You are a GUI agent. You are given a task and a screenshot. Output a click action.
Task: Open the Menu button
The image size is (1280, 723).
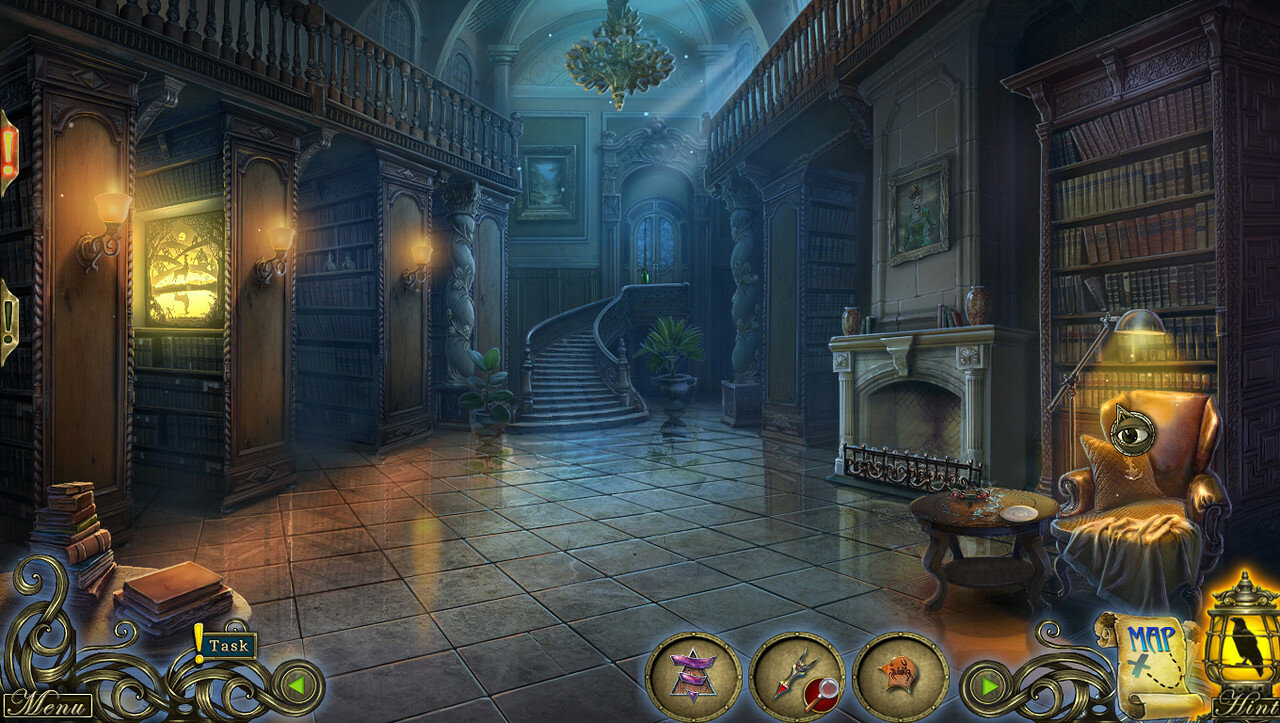[x=48, y=704]
